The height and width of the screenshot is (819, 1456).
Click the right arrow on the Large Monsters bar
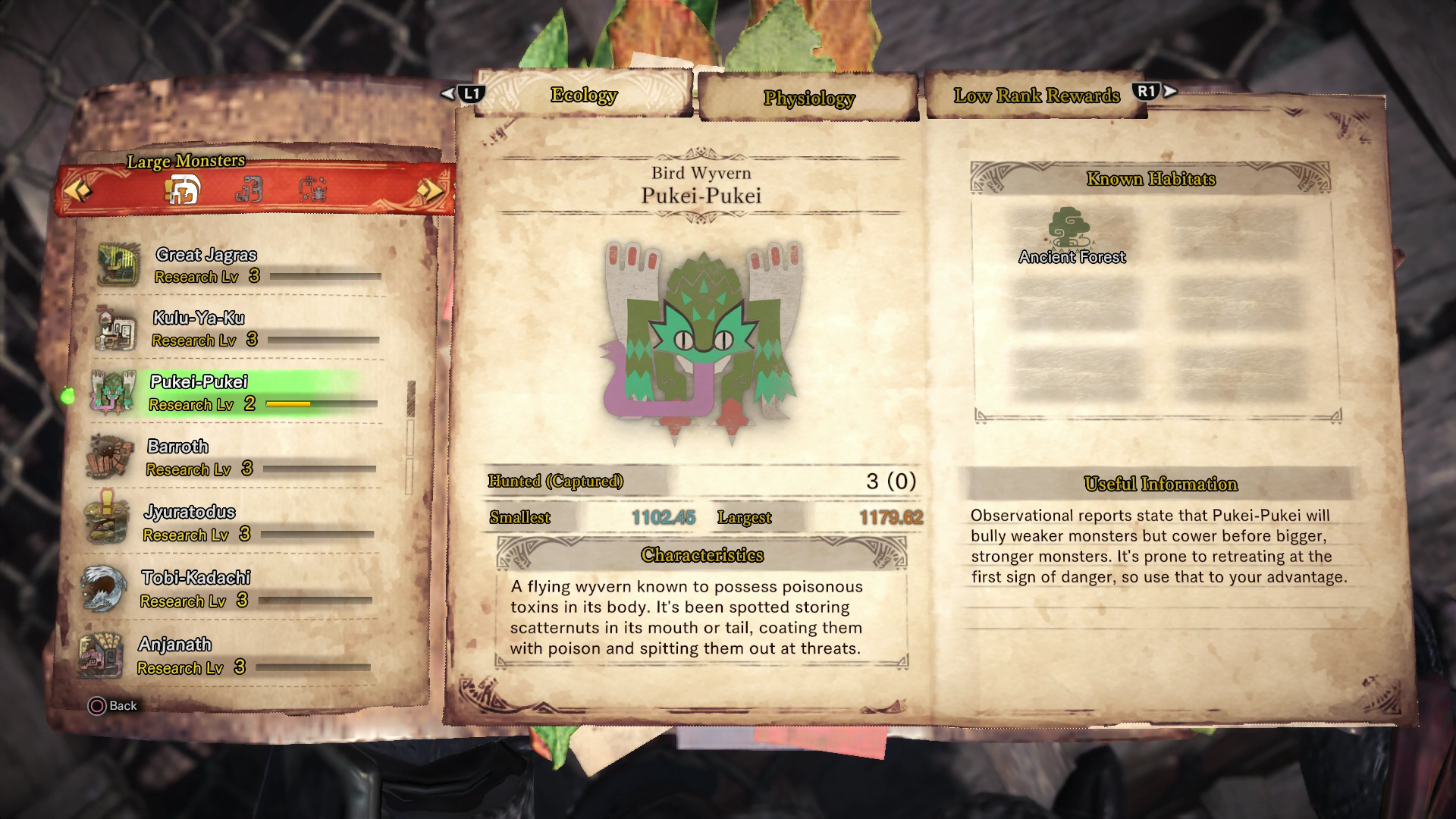click(x=429, y=190)
